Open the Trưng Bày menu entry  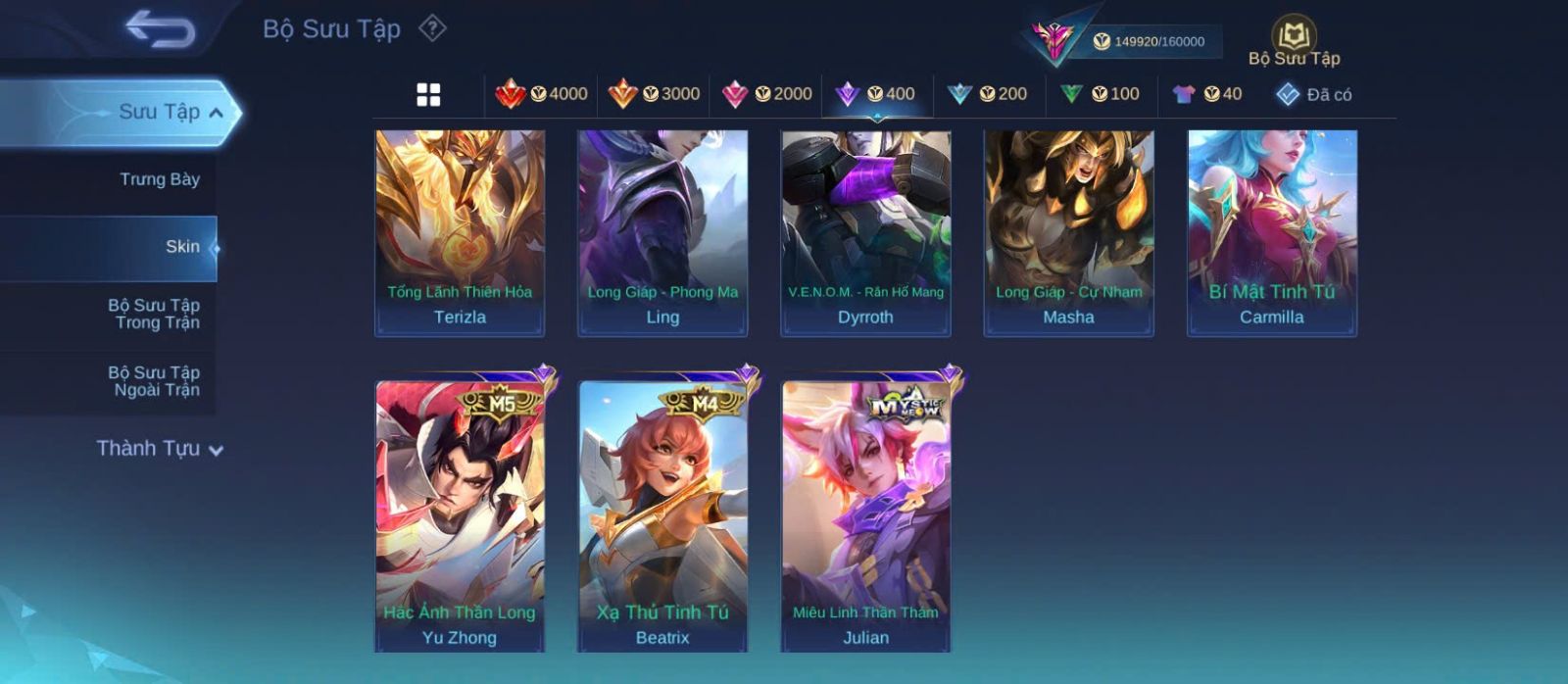[159, 179]
